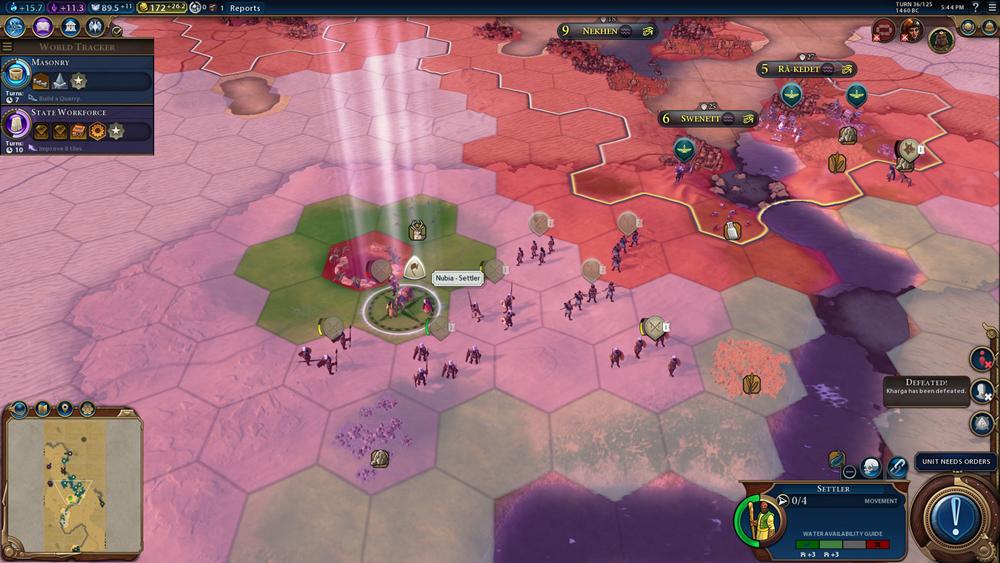
Task: Open the World Tracker options menu
Action: click(x=7, y=47)
